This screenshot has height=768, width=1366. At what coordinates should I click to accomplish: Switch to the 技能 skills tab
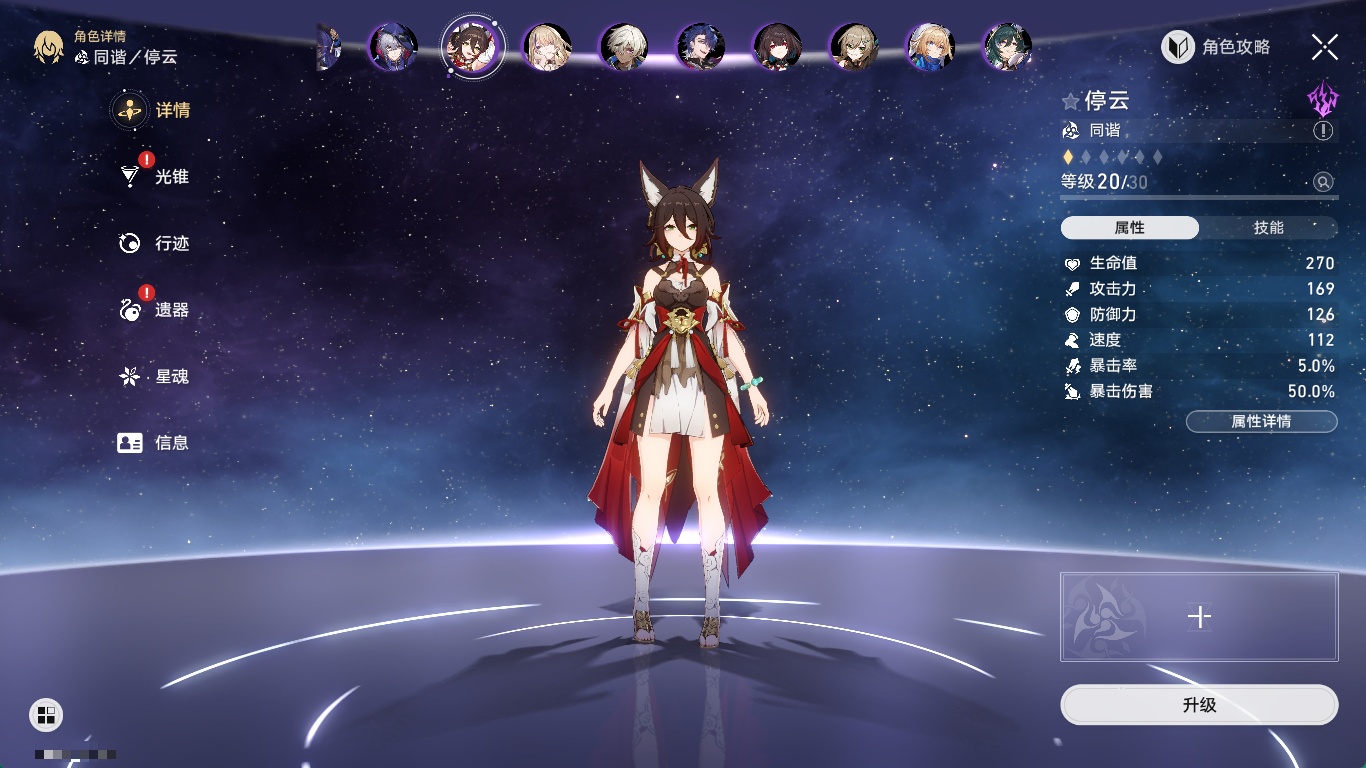1268,228
